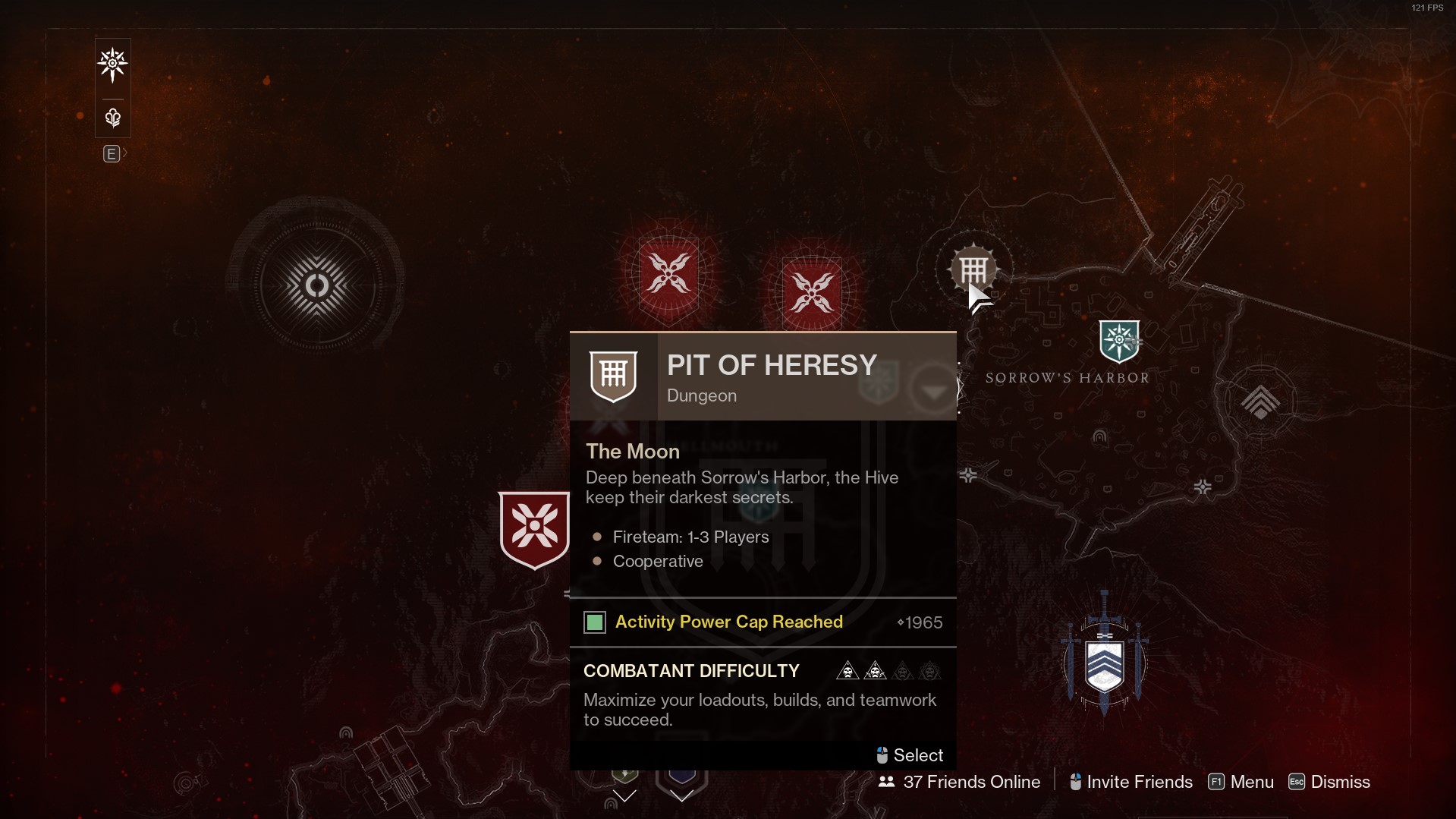Image resolution: width=1456 pixels, height=819 pixels.
Task: Open the Menu option in the footer
Action: click(1241, 782)
